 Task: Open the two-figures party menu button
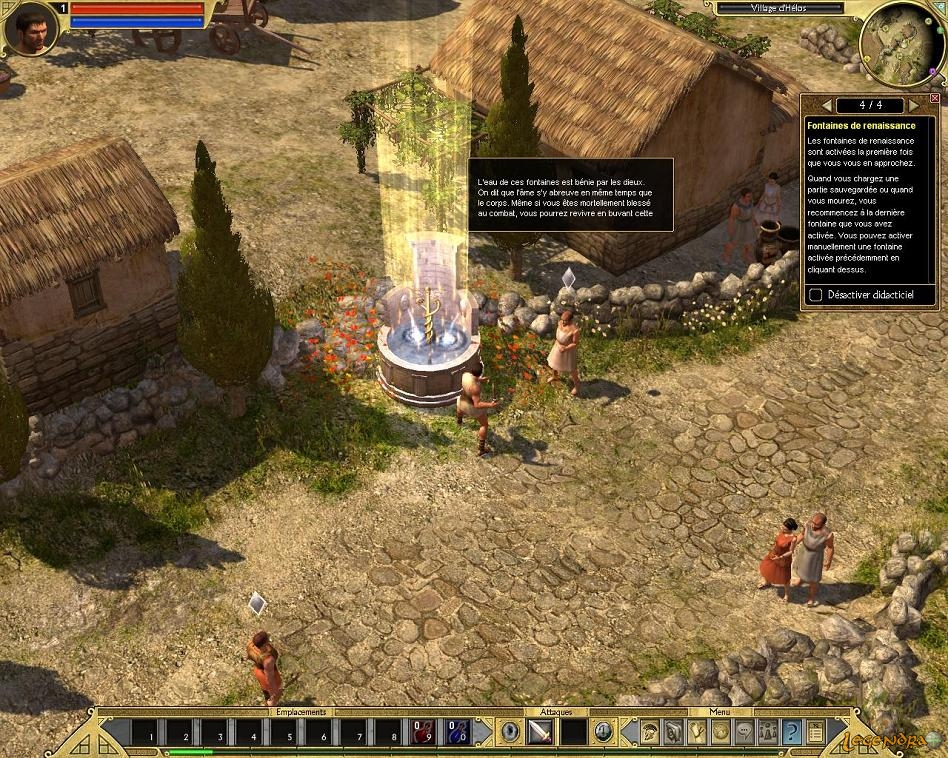pyautogui.click(x=767, y=732)
